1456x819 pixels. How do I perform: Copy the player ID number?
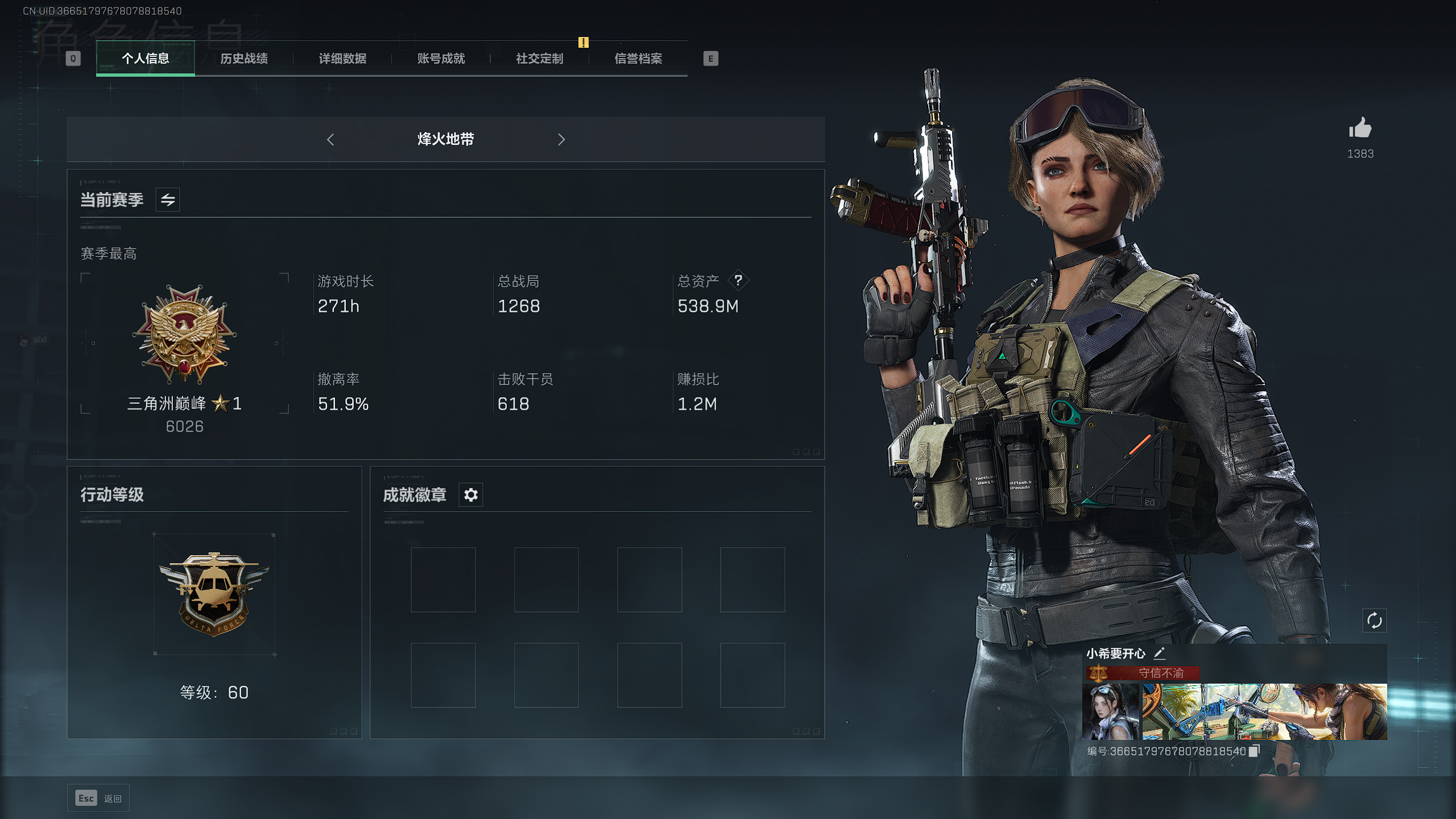(x=1254, y=751)
